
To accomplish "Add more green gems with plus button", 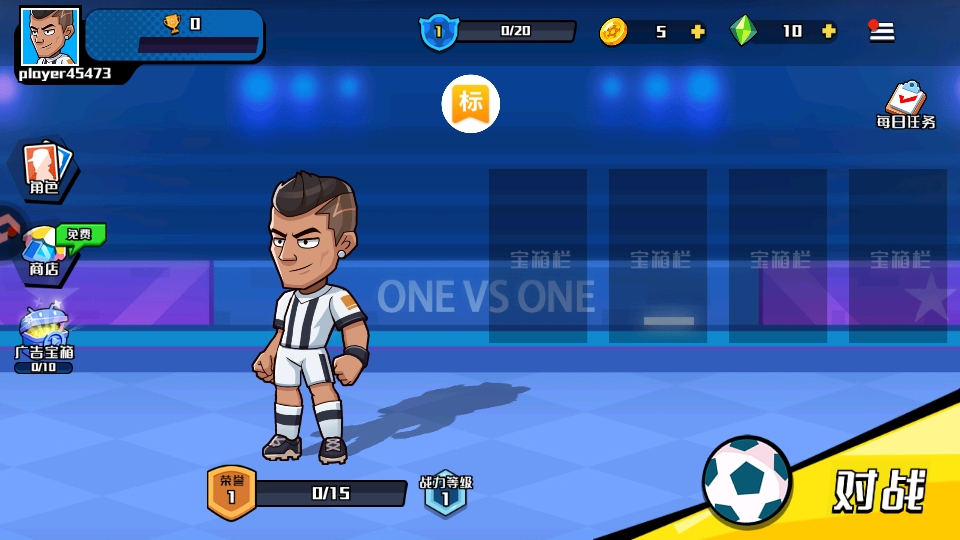I will (828, 31).
